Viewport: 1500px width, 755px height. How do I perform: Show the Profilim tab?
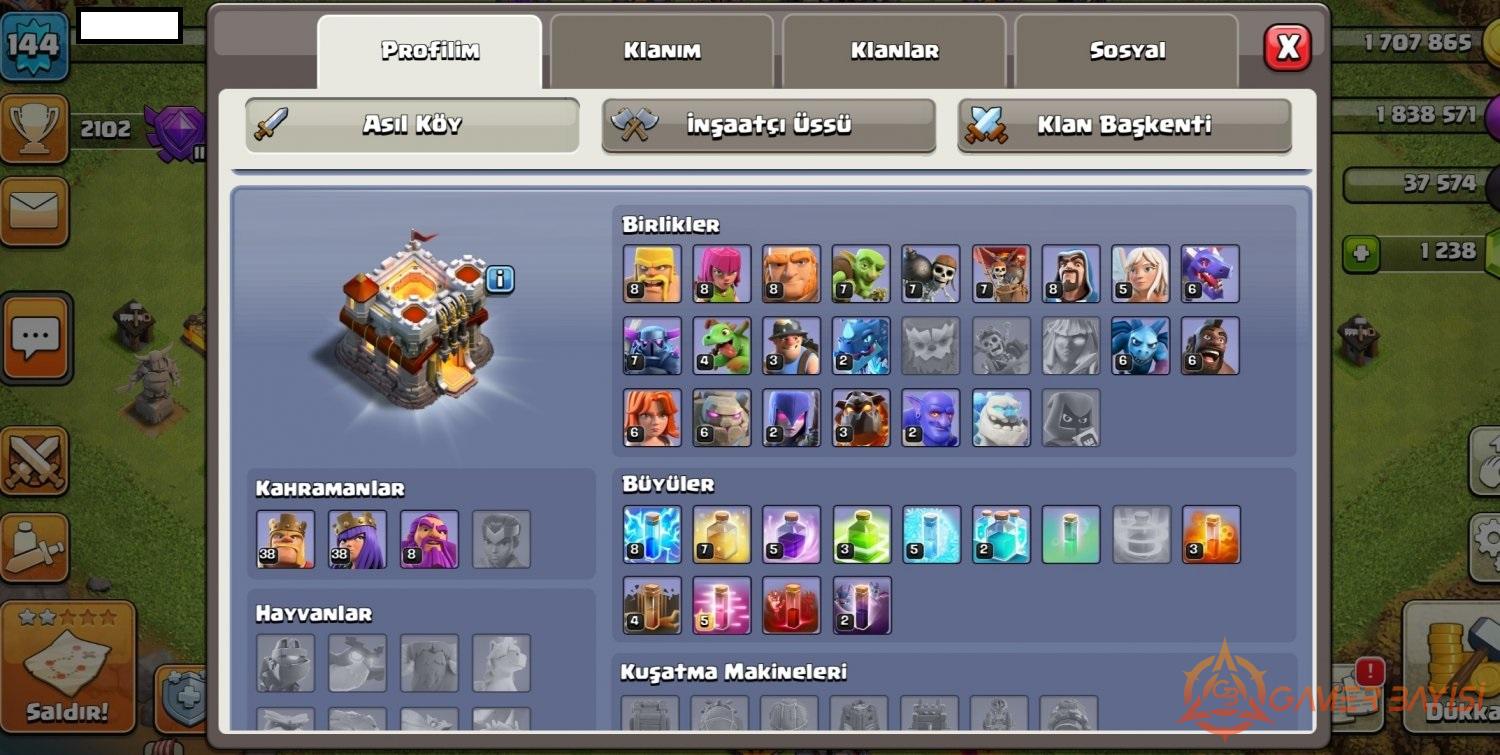[x=430, y=51]
